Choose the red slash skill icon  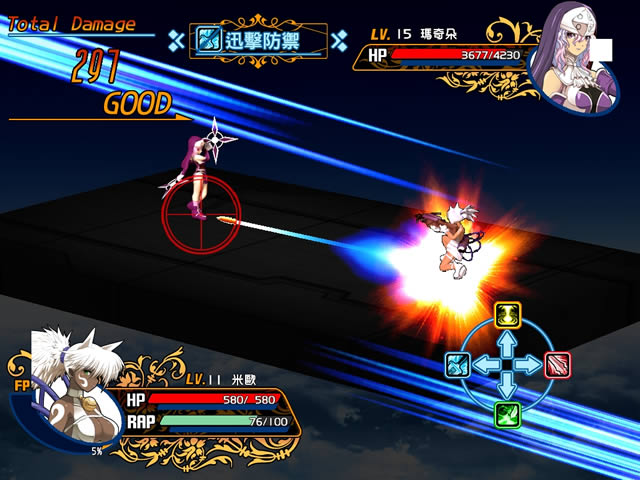click(557, 365)
